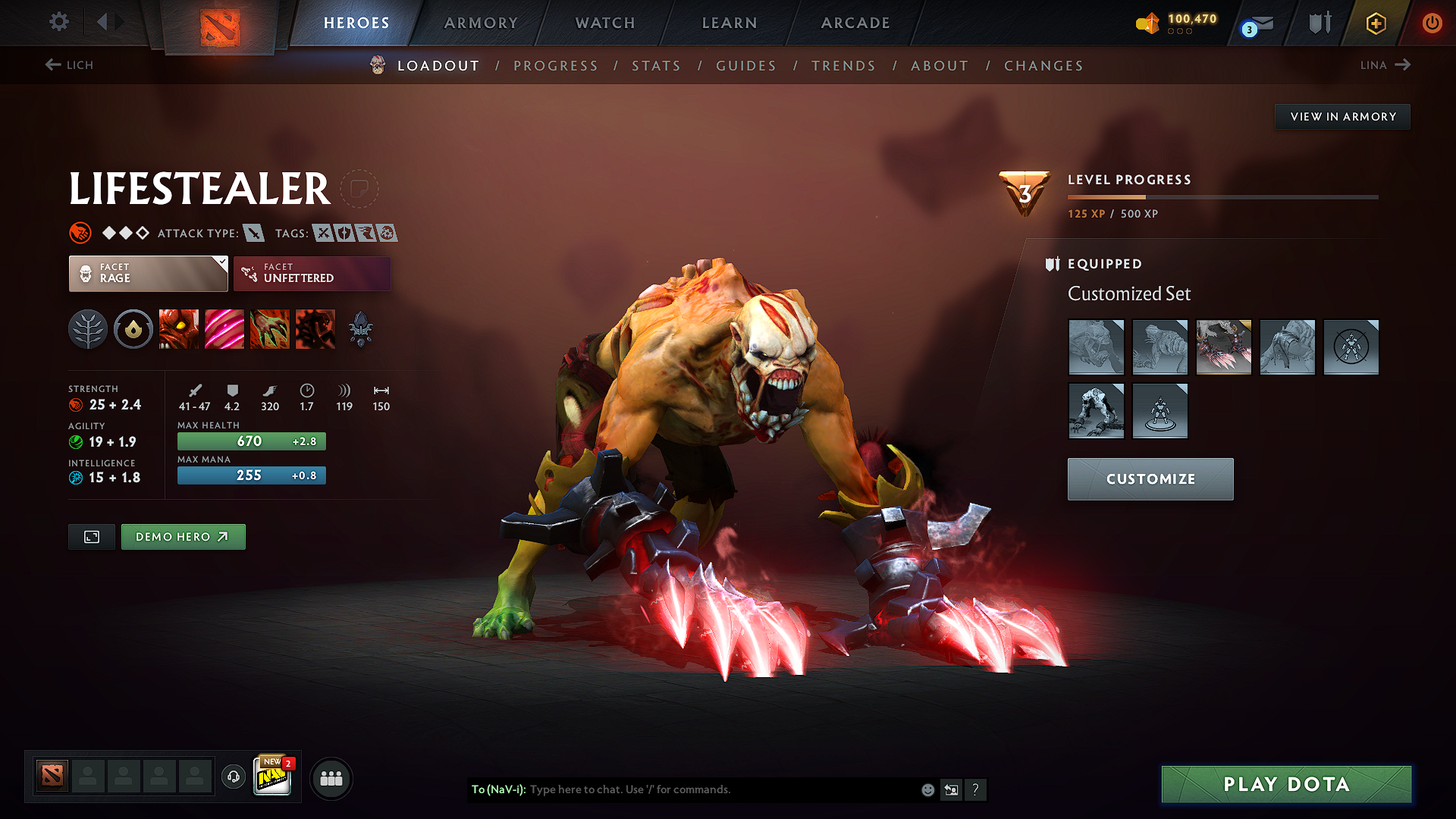Image resolution: width=1456 pixels, height=819 pixels.
Task: Open the armory shield and sword icon
Action: click(x=1319, y=23)
